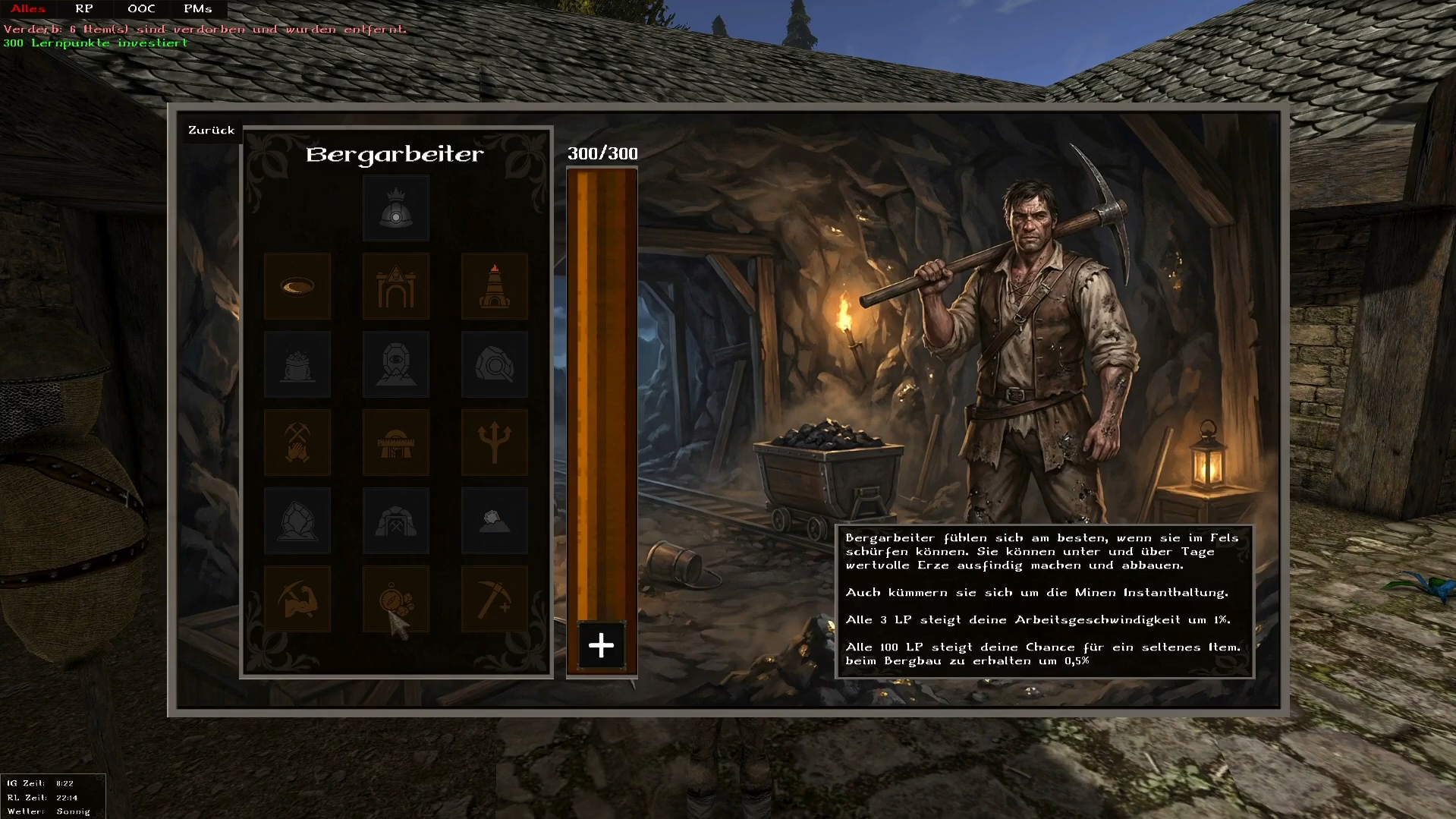Select the ore nugget pile skill
Image resolution: width=1456 pixels, height=819 pixels.
tap(495, 521)
